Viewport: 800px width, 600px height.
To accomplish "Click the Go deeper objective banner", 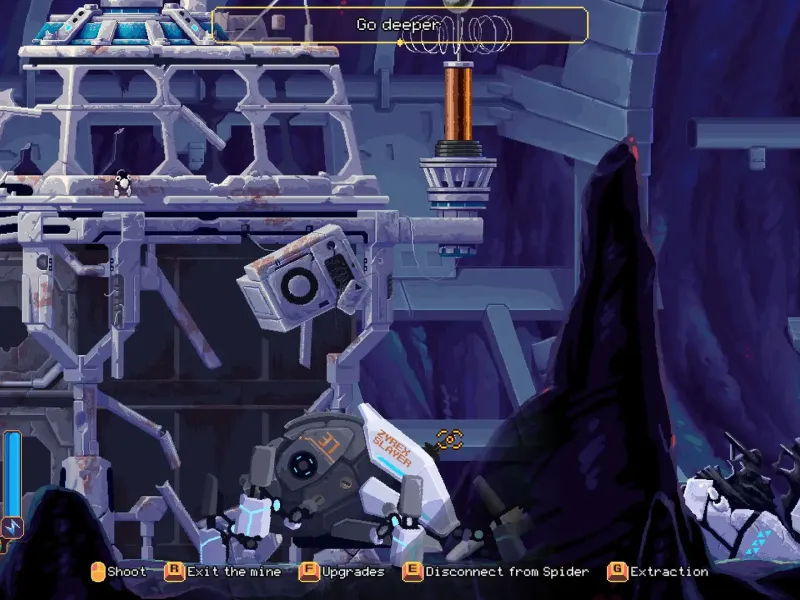I will click(399, 25).
